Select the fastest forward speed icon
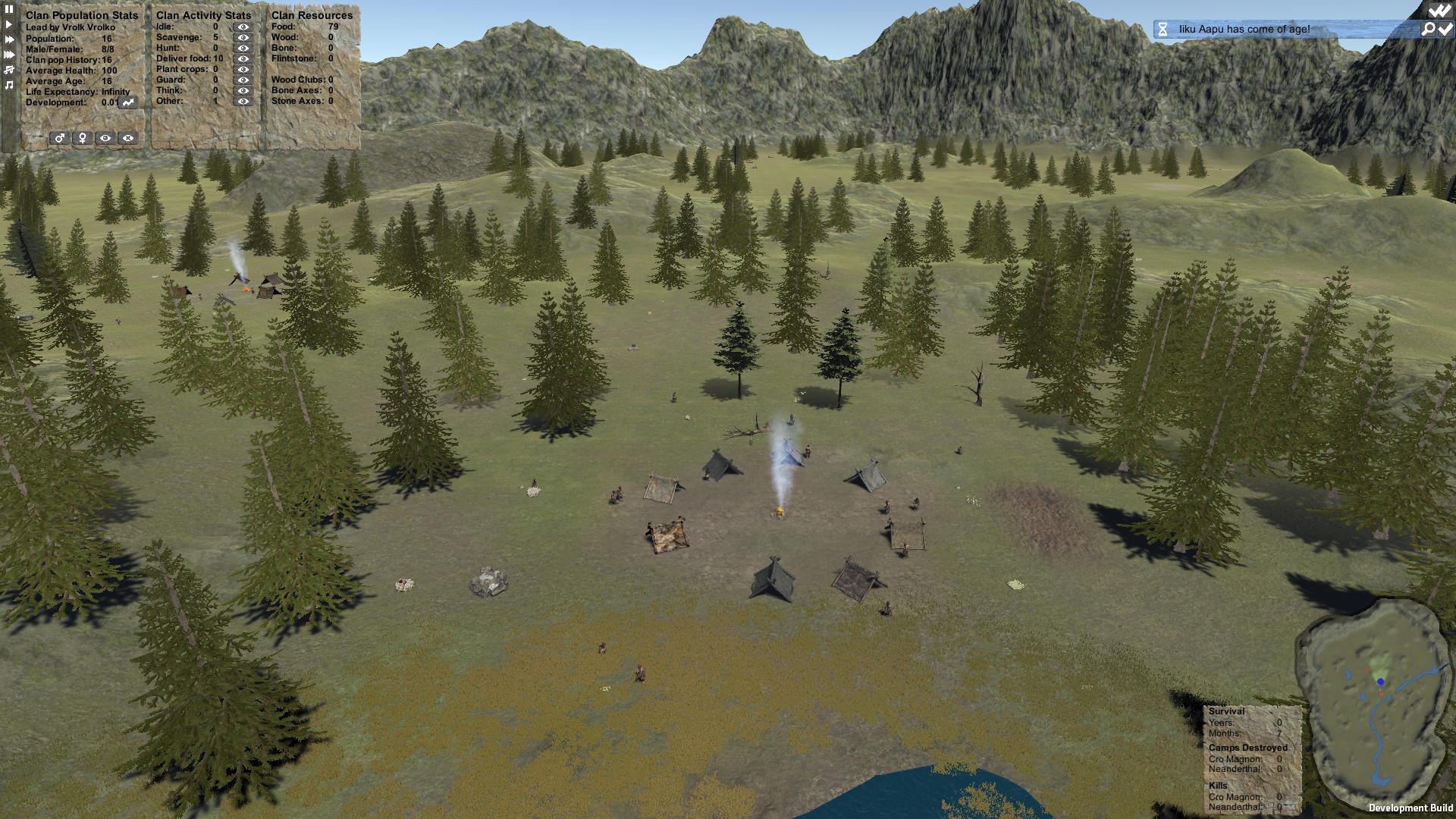Image resolution: width=1456 pixels, height=819 pixels. tap(8, 53)
